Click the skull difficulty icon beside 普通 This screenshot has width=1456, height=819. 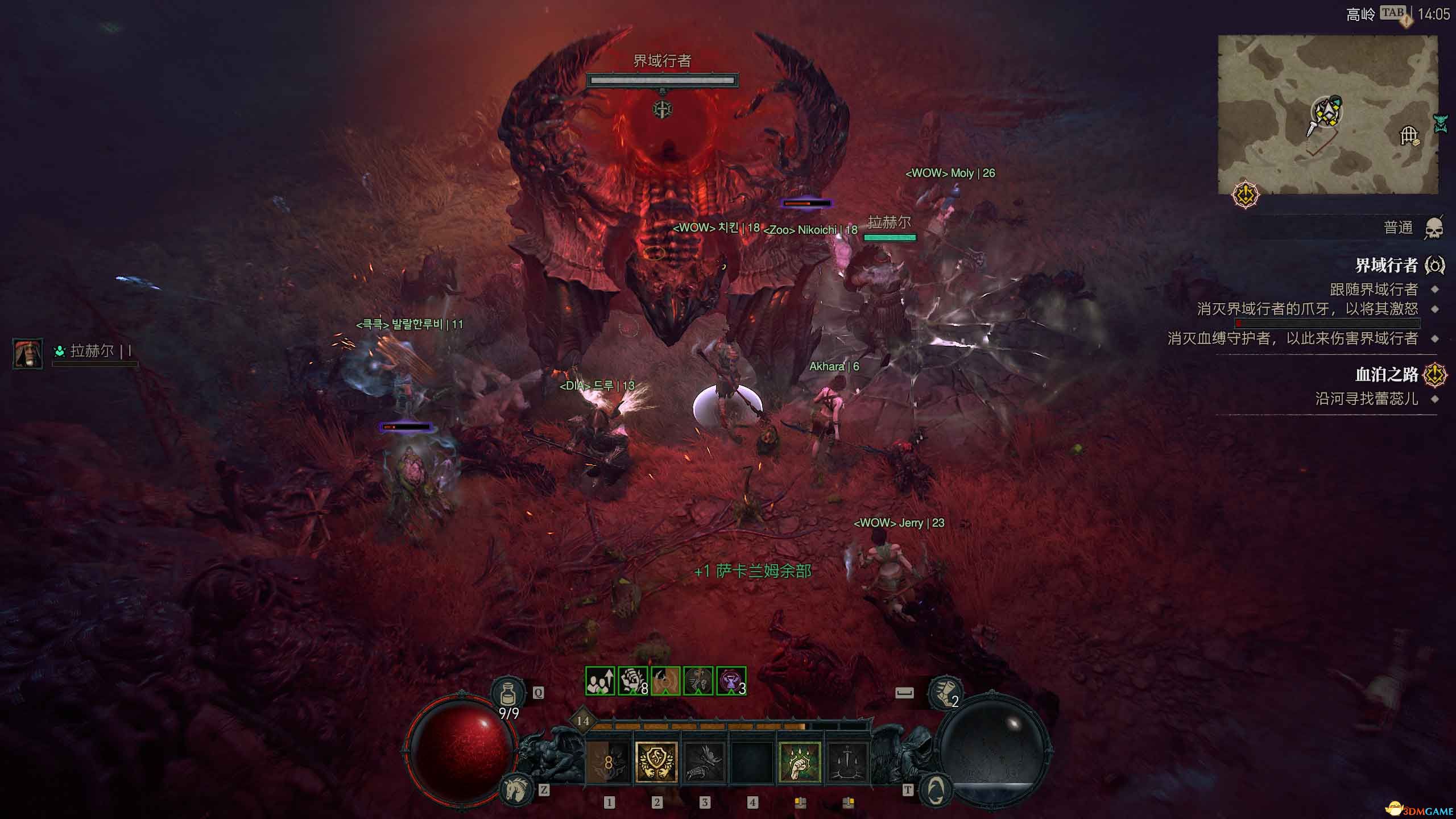pos(1434,228)
